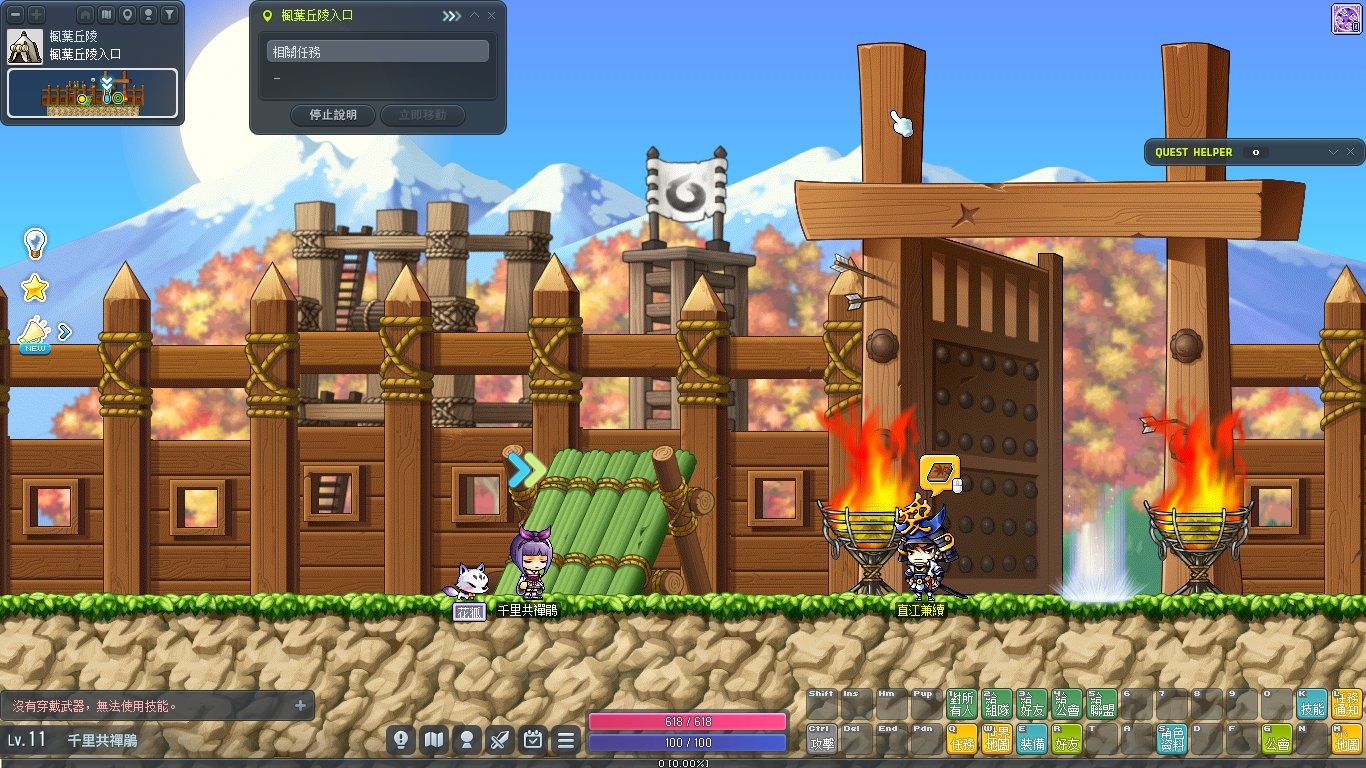This screenshot has height=768, width=1366.
Task: Close the Quest Helper panel
Action: point(1351,152)
